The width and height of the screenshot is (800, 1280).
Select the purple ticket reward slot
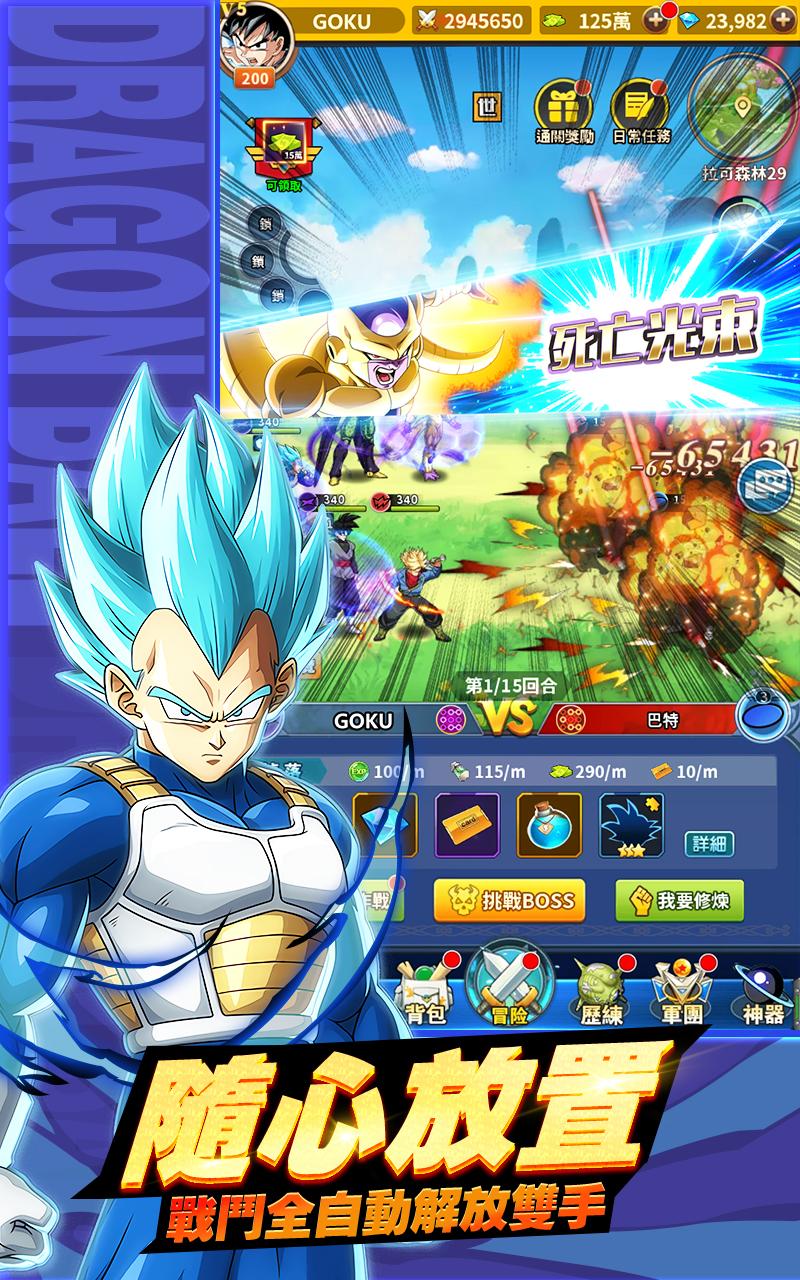[x=467, y=826]
